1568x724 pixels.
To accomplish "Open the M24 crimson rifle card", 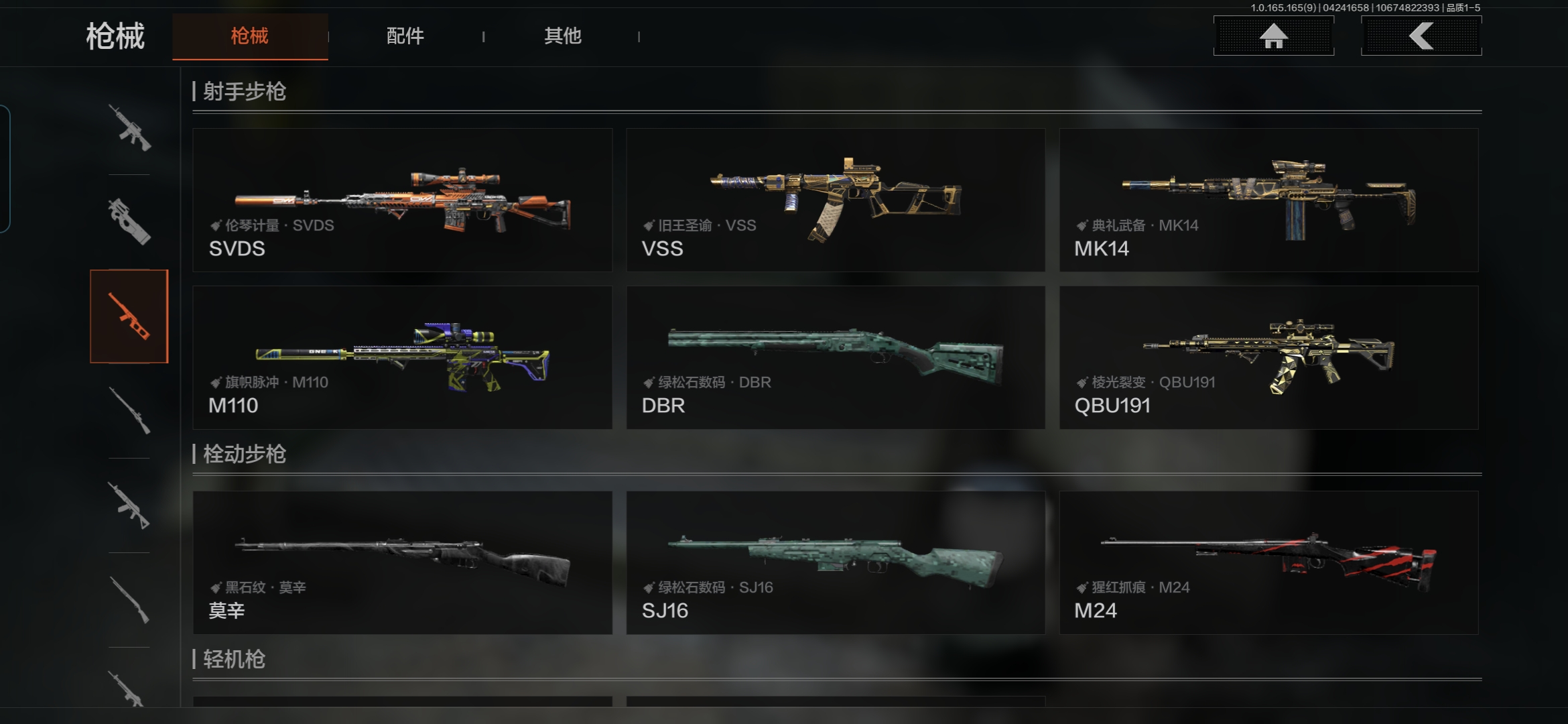I will [x=1268, y=562].
